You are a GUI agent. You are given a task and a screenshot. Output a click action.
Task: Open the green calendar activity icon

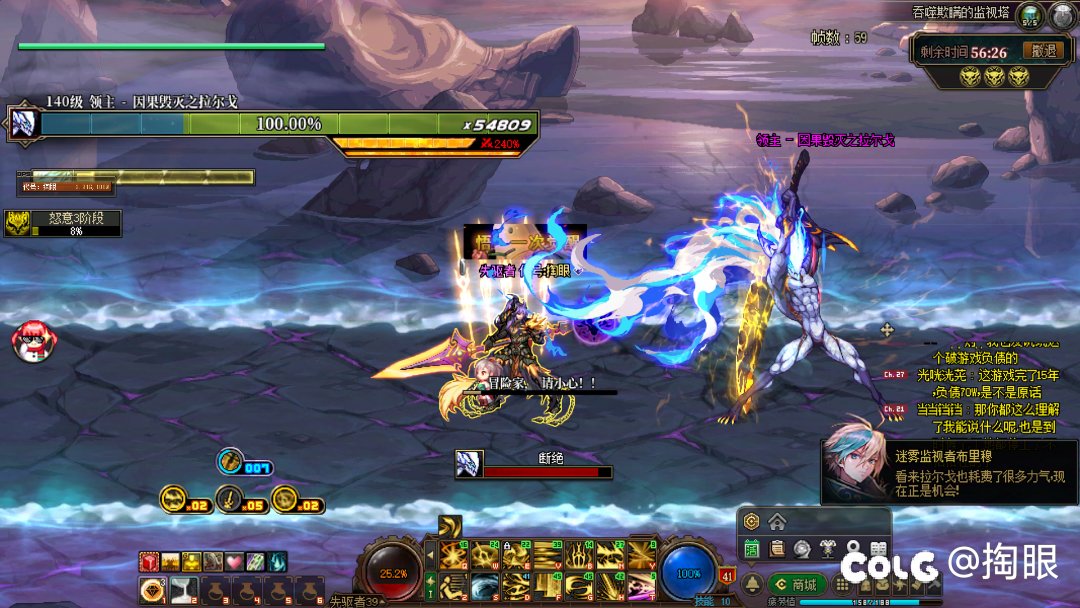[752, 548]
